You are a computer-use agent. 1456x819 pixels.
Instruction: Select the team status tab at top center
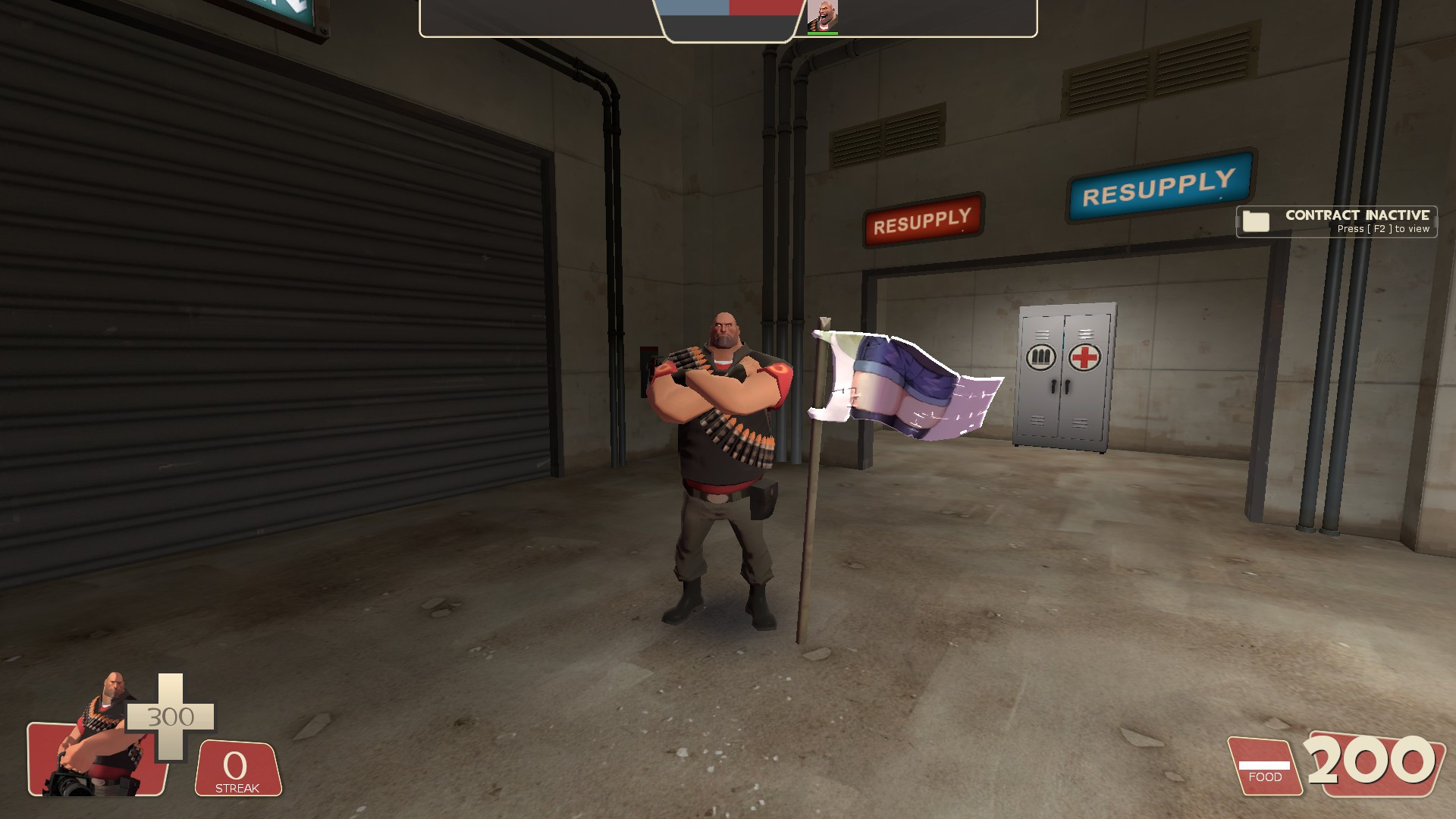(728, 19)
